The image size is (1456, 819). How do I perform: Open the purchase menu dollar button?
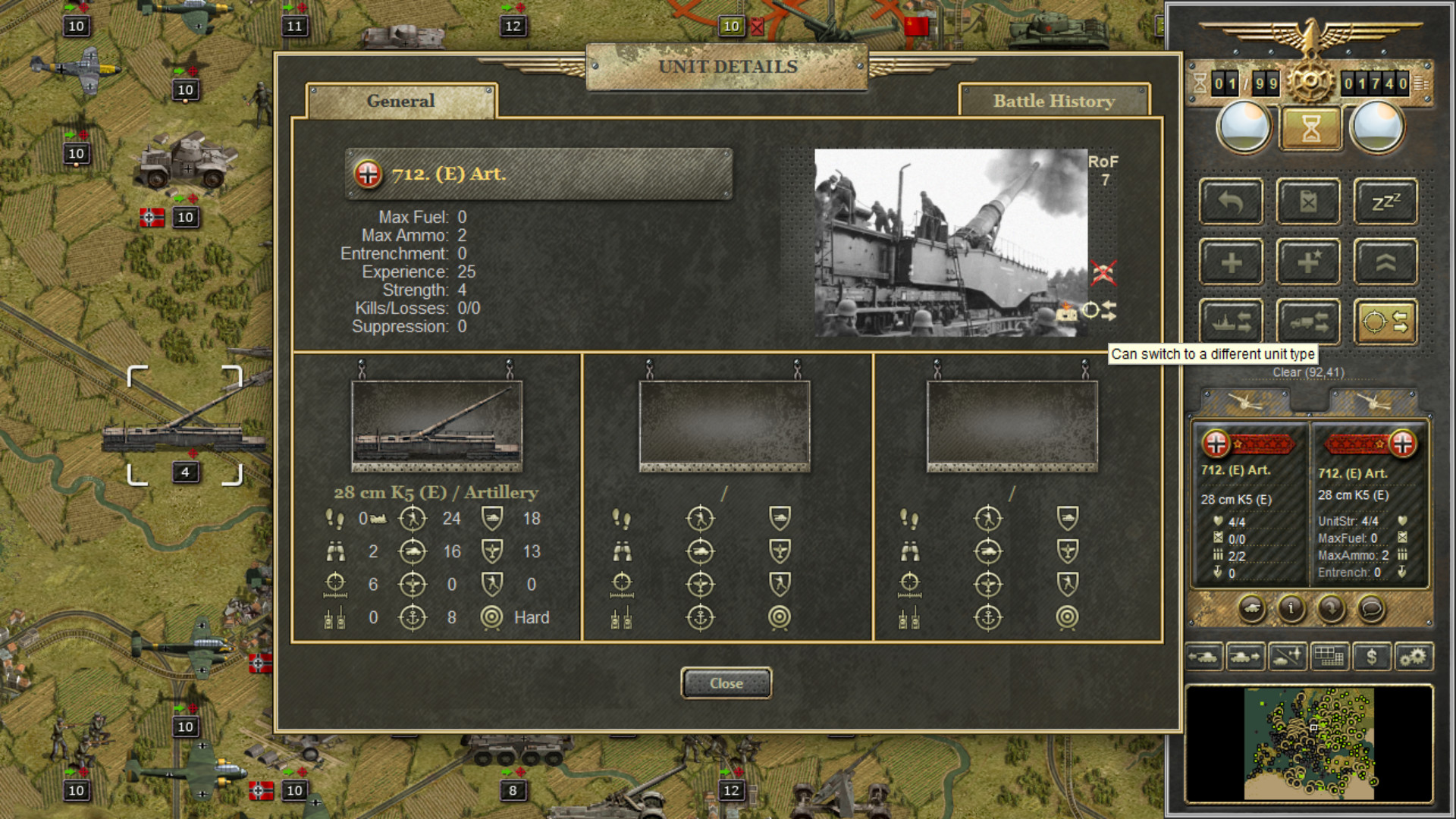[x=1371, y=657]
